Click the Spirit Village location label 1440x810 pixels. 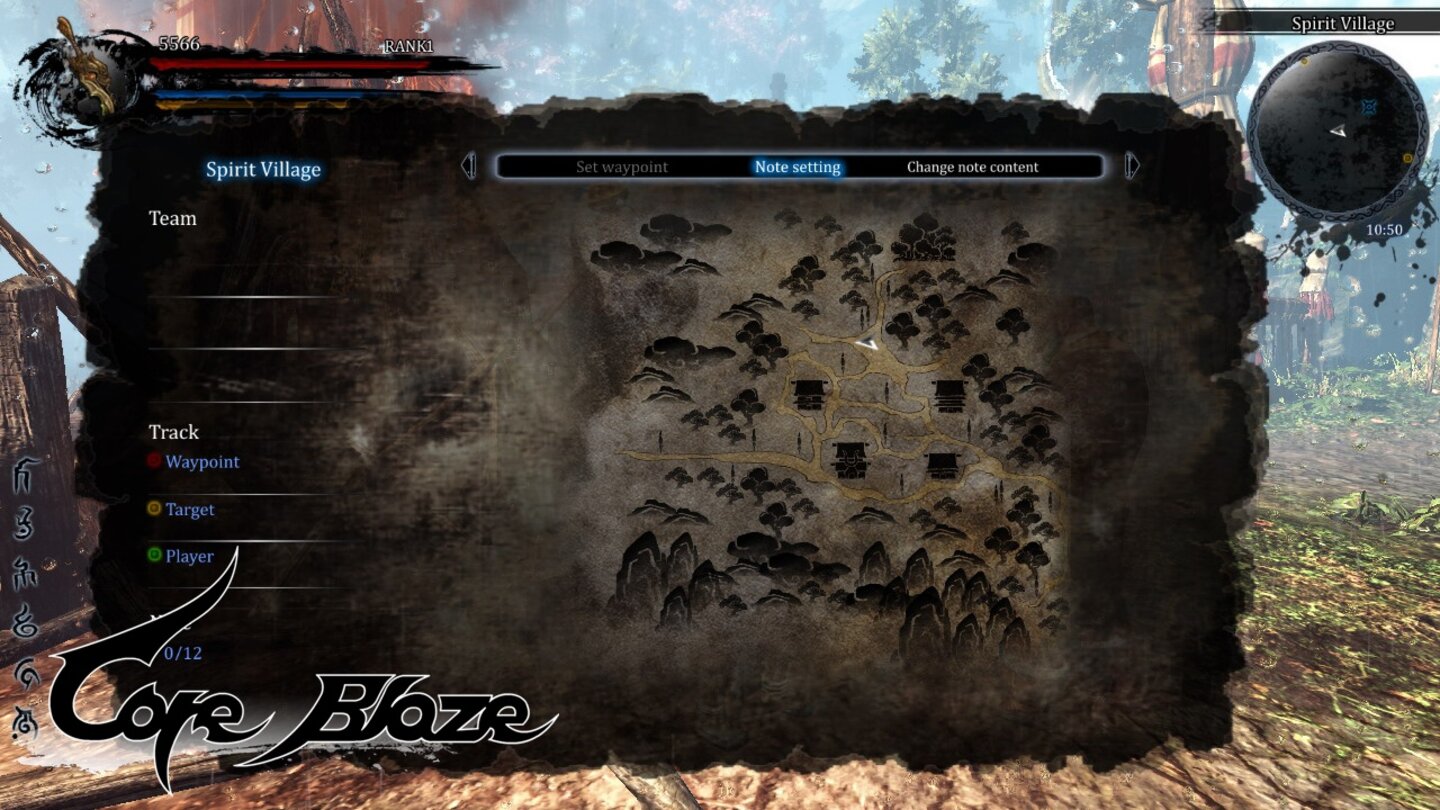click(x=263, y=169)
